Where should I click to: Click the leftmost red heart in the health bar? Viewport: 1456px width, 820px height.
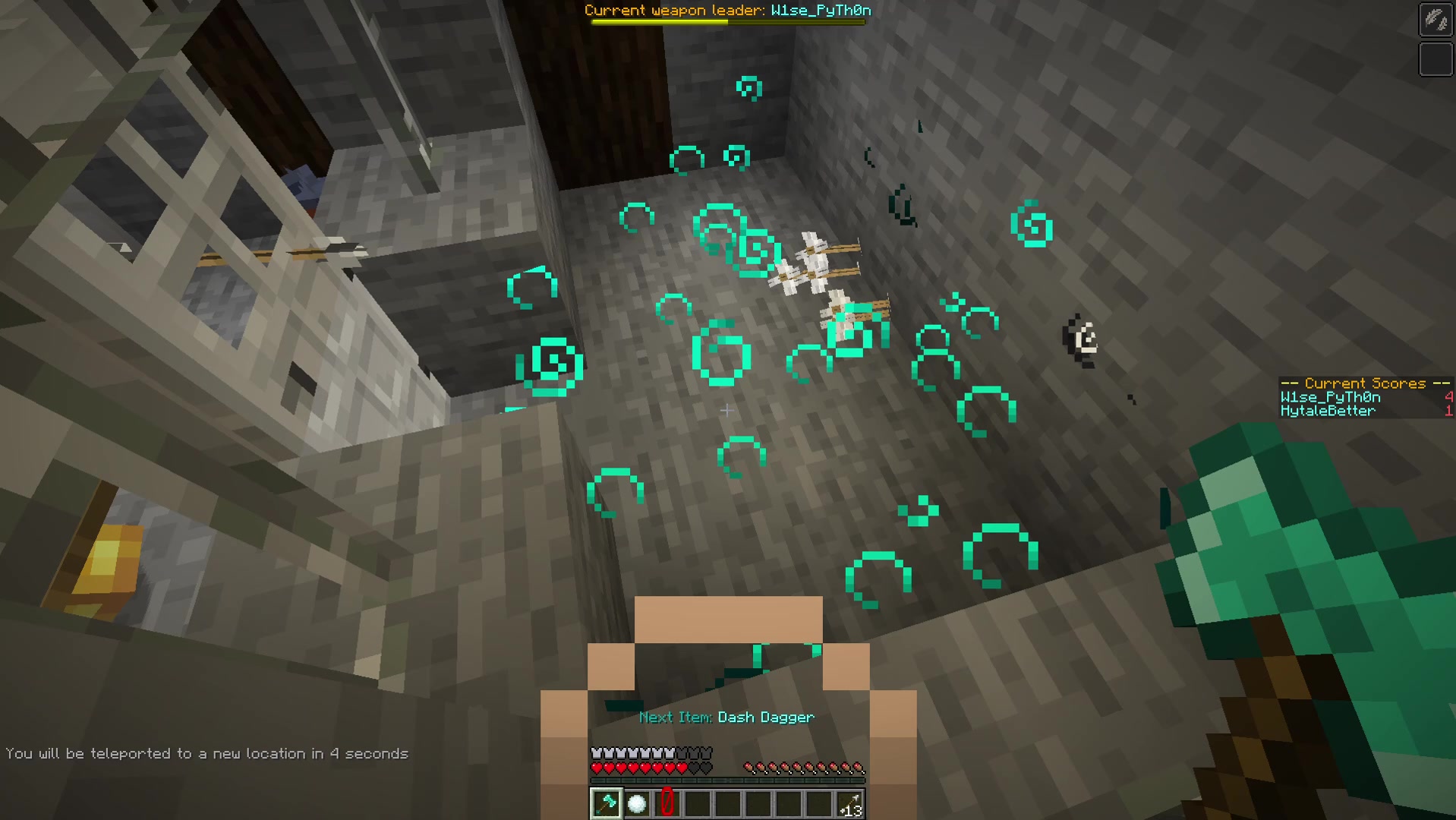tap(596, 766)
